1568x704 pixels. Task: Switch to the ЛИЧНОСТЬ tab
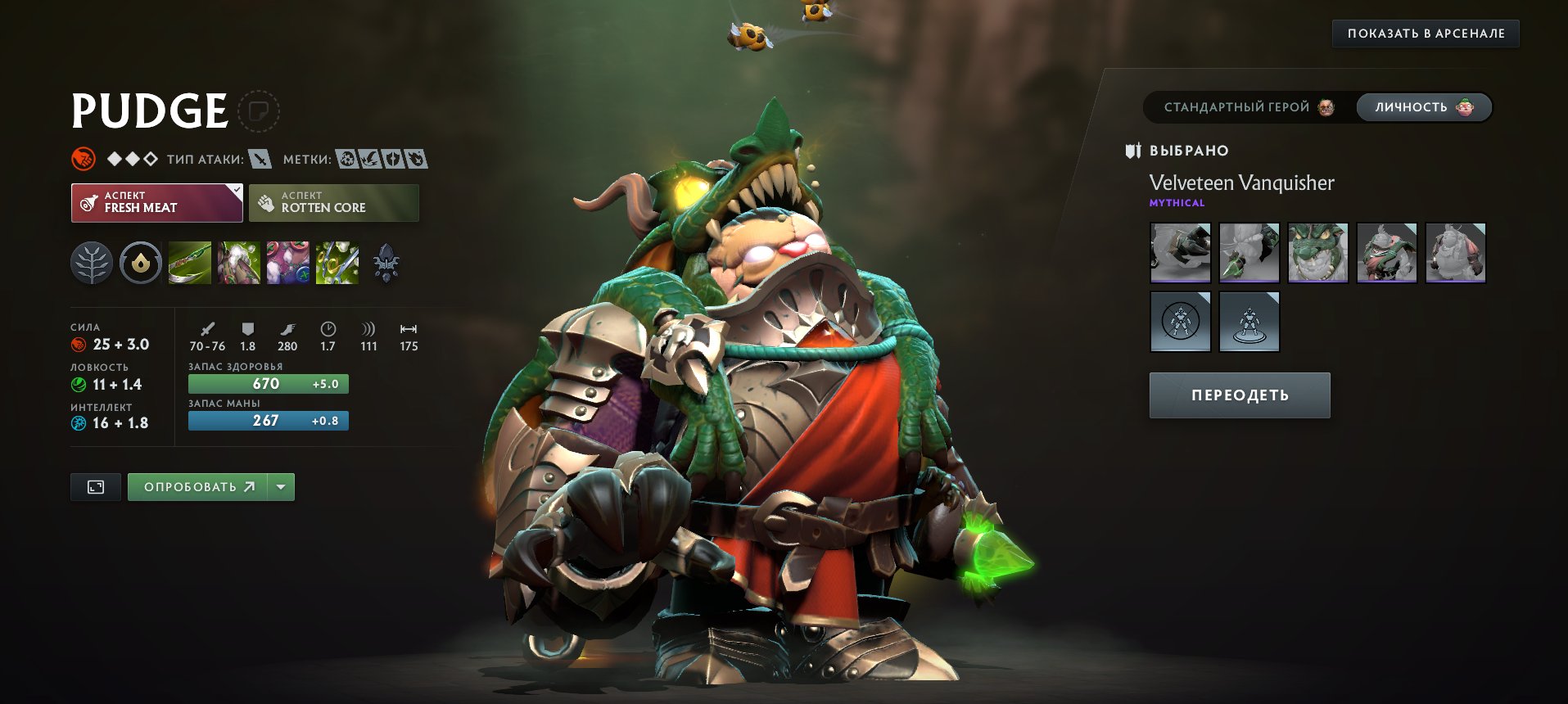coord(1423,106)
